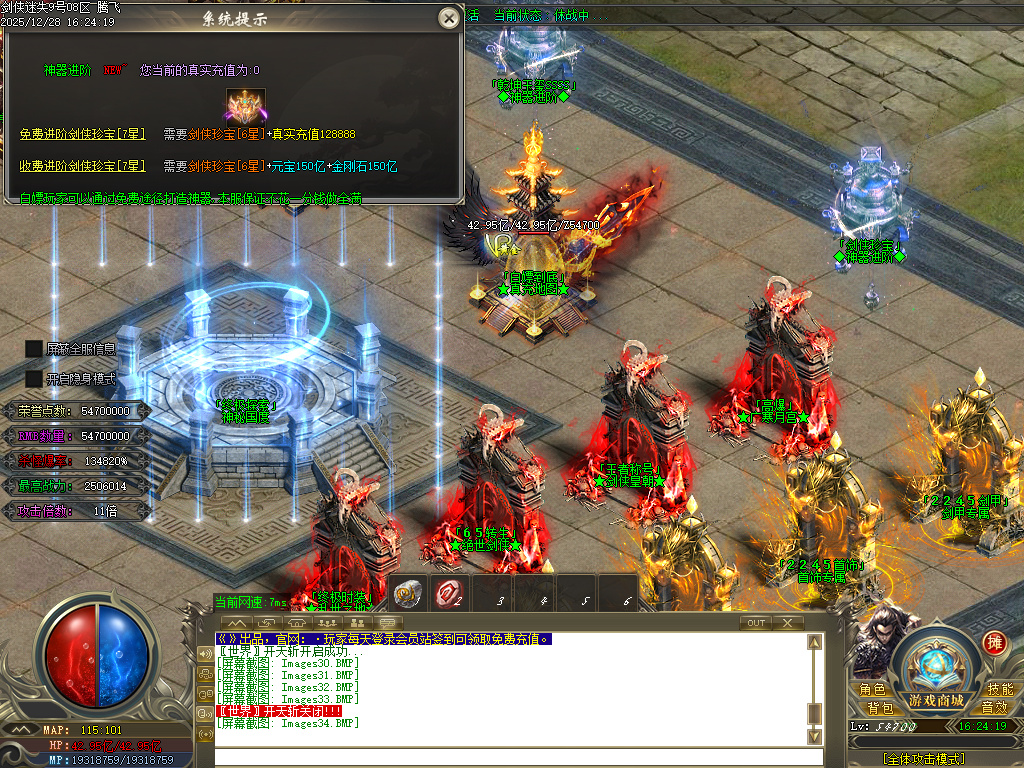Viewport: 1024px width, 768px height.
Task: Close the 系统提示 dialog
Action: [x=449, y=17]
